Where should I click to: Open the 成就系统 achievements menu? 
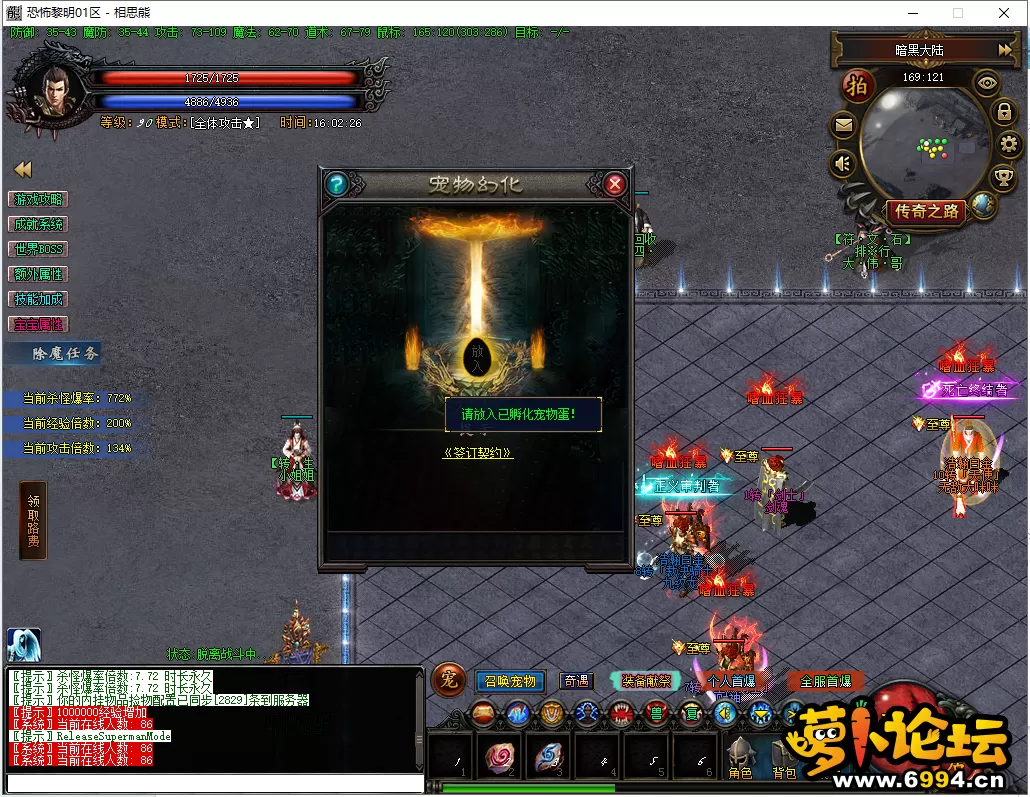(x=38, y=224)
